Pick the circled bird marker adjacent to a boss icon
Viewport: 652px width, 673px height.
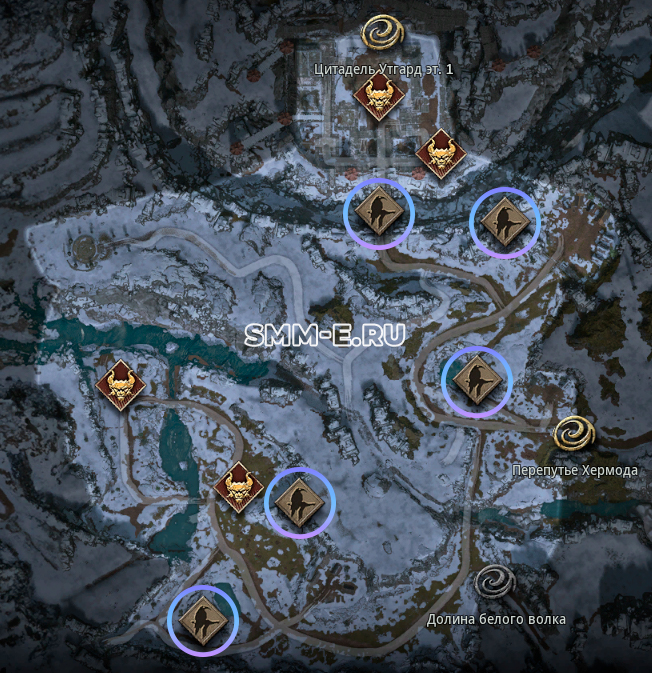[299, 502]
